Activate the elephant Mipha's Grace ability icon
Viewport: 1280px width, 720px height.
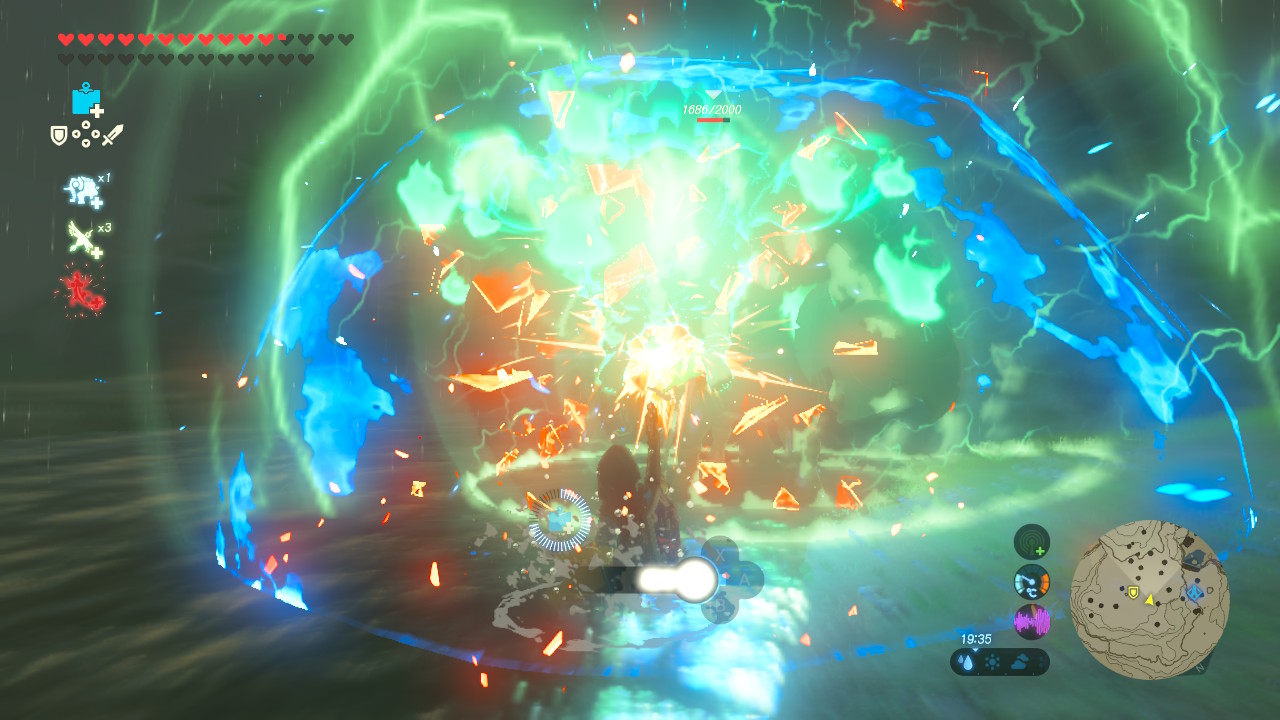coord(80,189)
